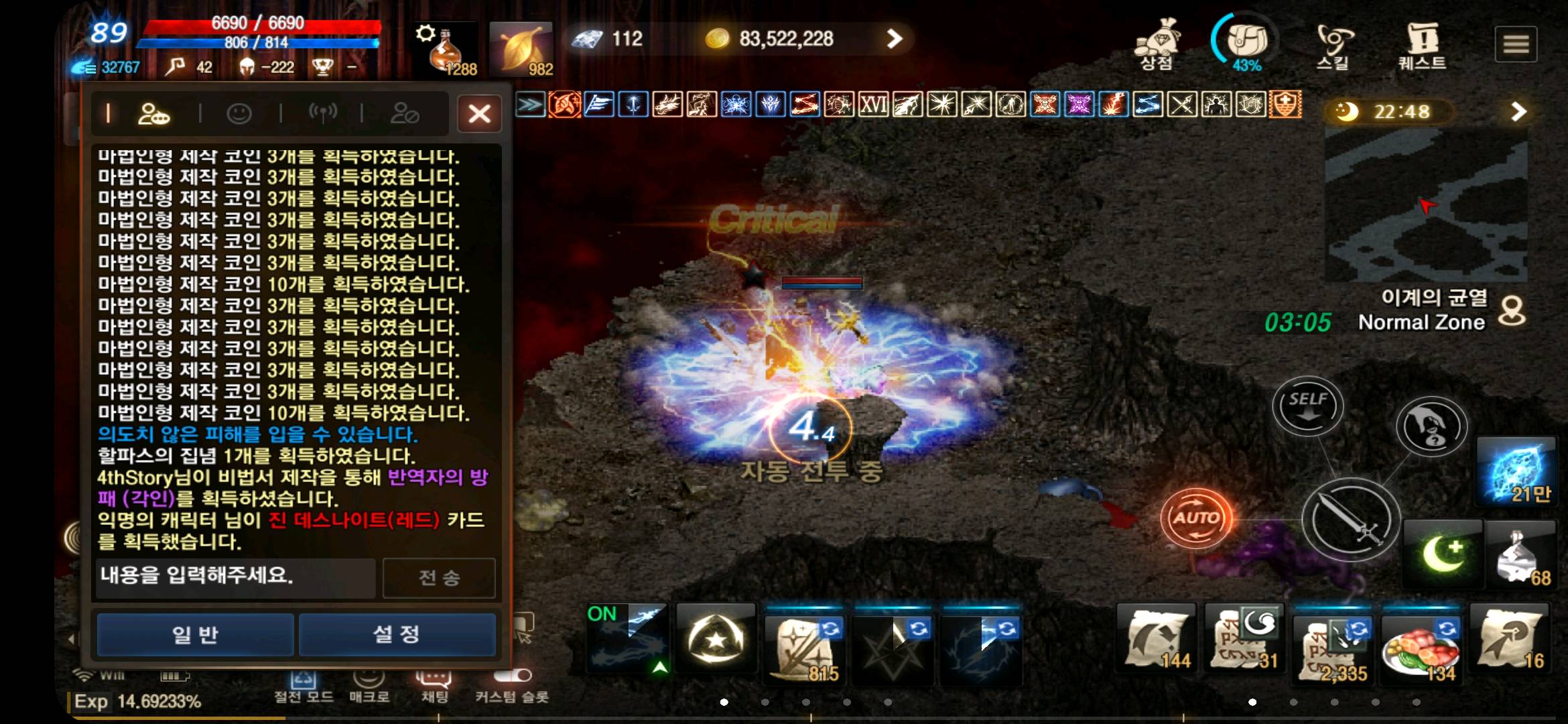Viewport: 1568px width, 724px height.
Task: Toggle the ON switch above the skill bar
Action: pos(602,613)
